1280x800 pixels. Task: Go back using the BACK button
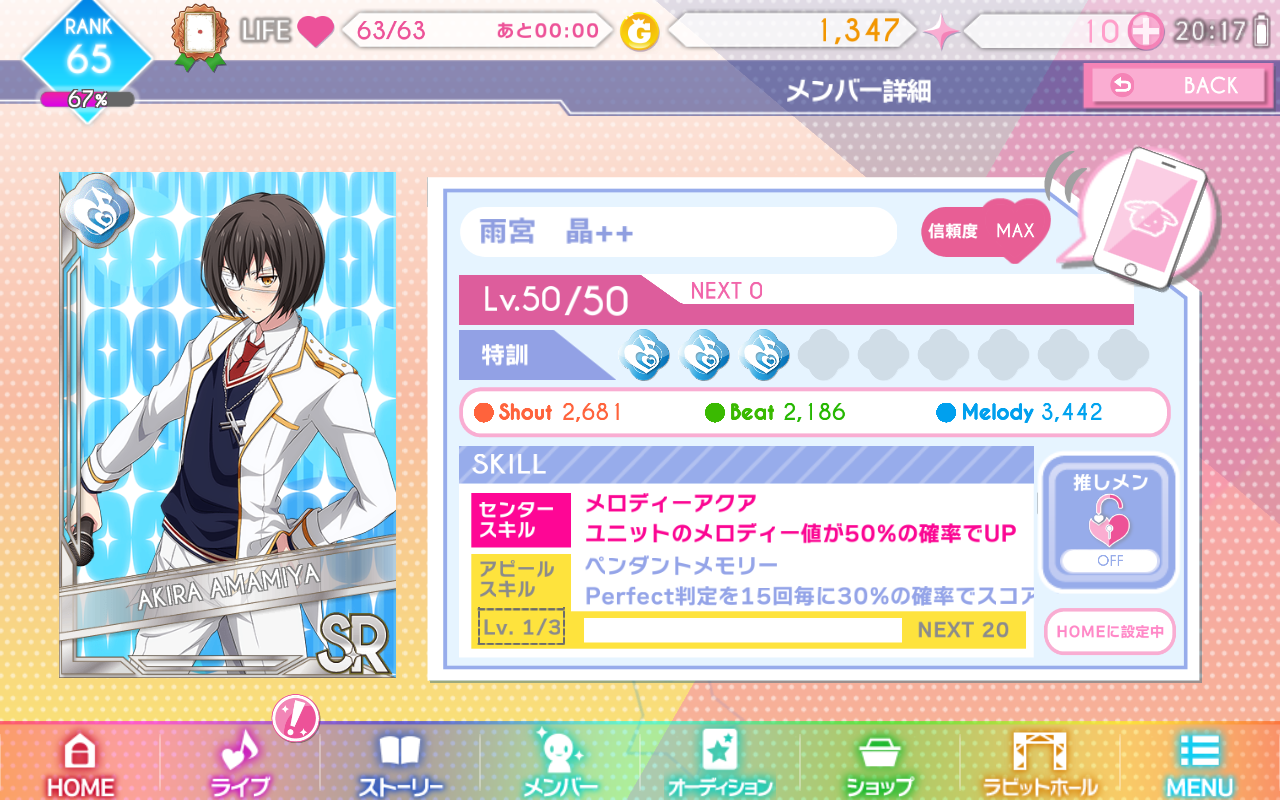1180,86
